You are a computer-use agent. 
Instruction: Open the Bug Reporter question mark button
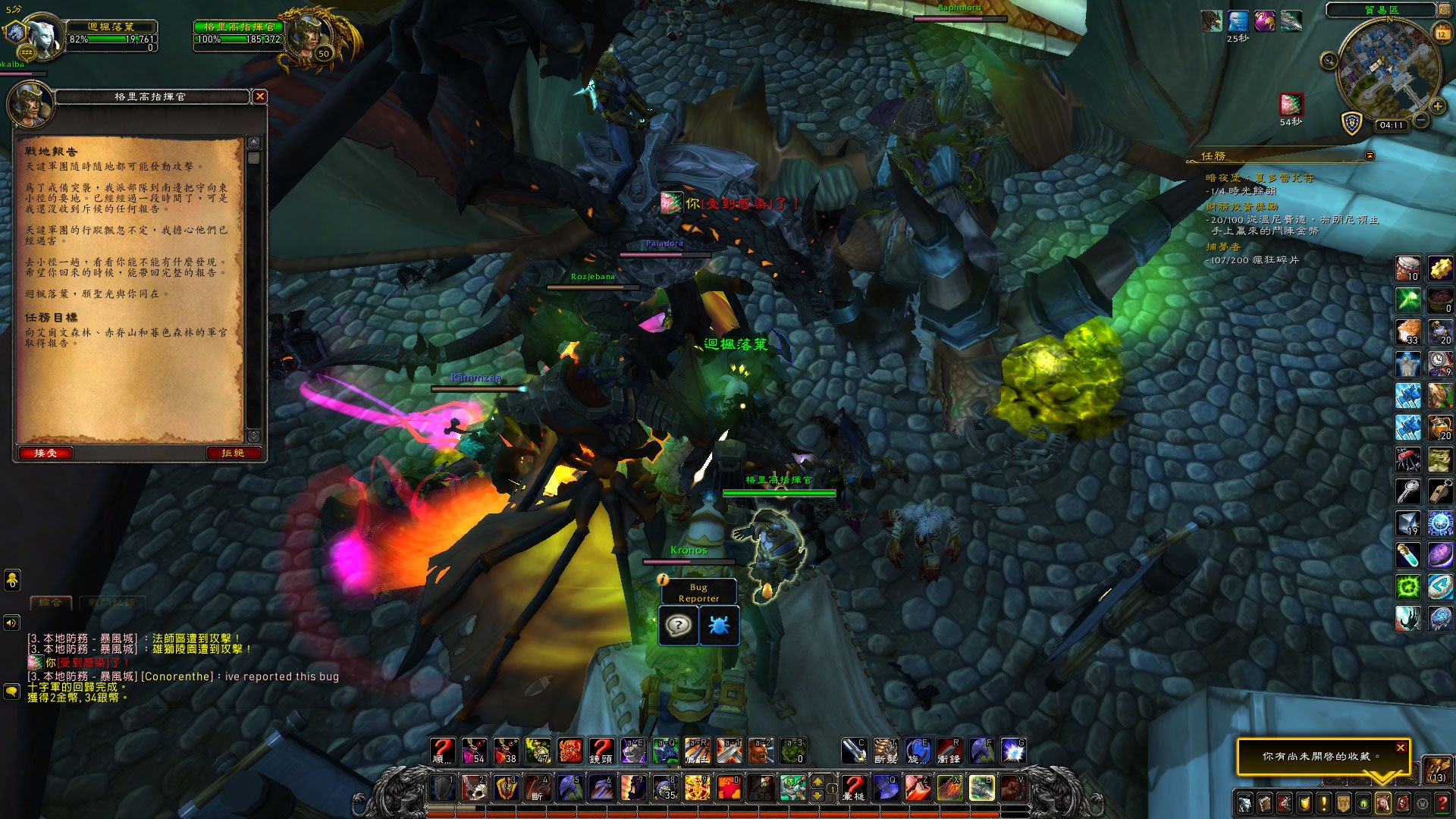[x=678, y=626]
